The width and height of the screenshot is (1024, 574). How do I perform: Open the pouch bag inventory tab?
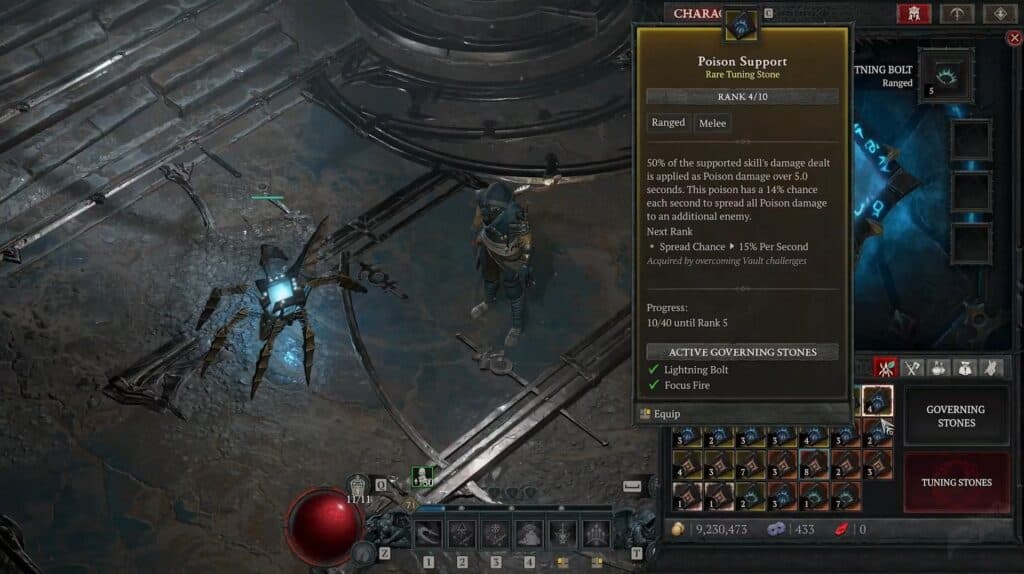coord(965,368)
